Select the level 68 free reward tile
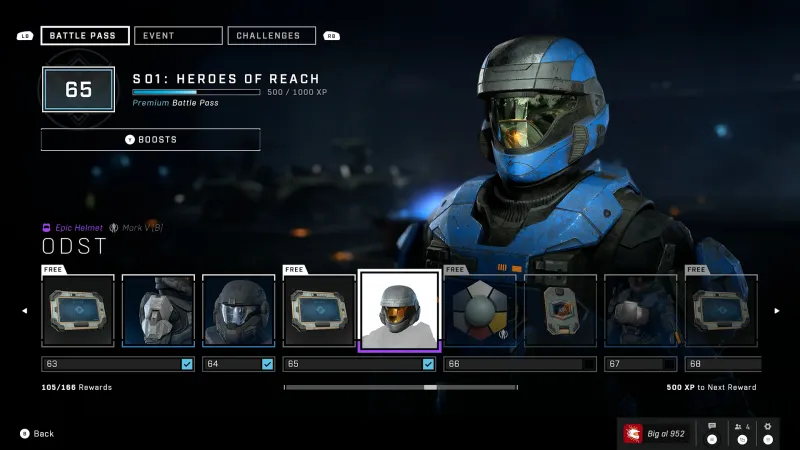800x450 pixels. tap(720, 310)
